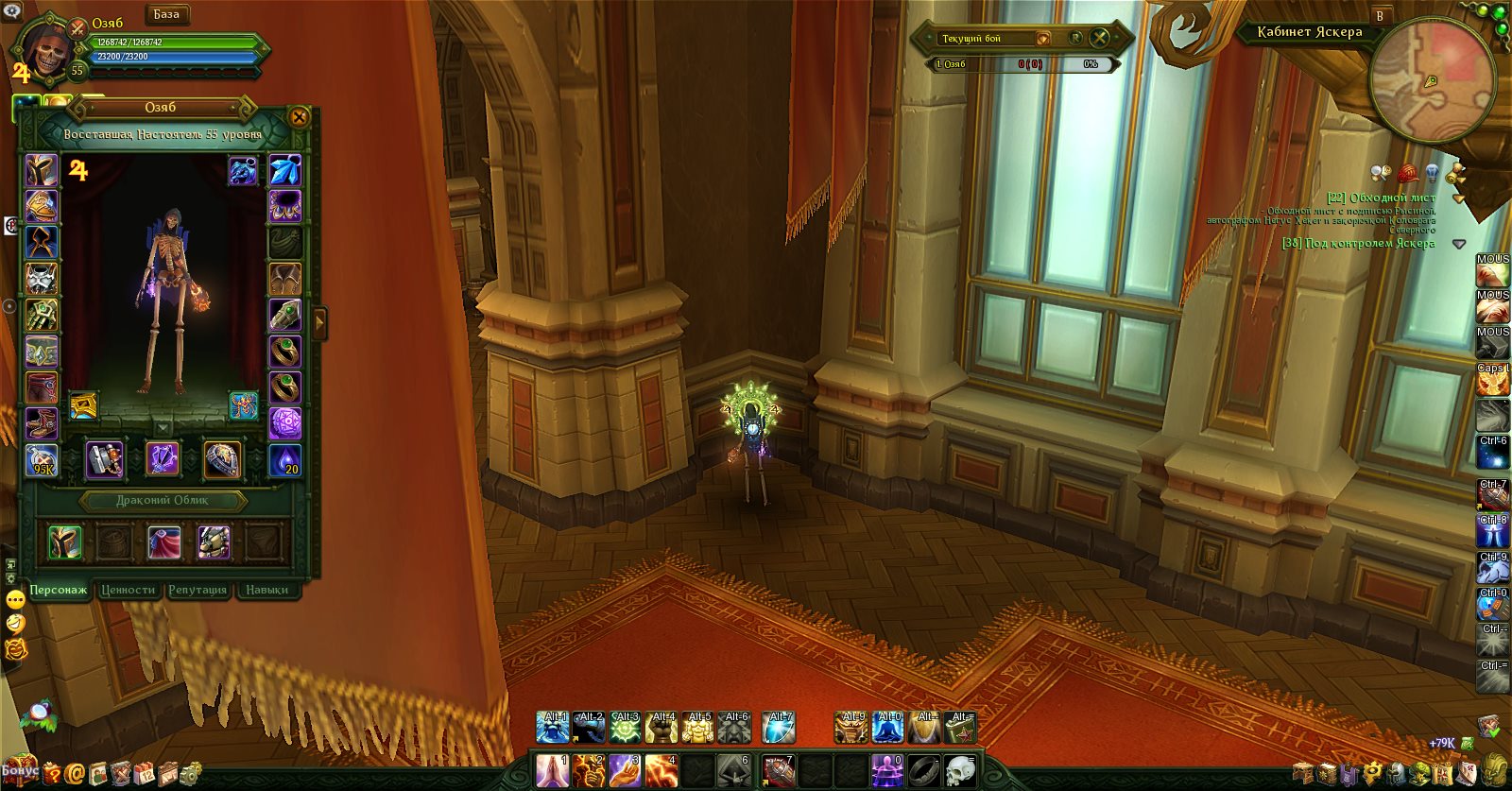Viewport: 1512px width, 791px height.
Task: Switch to the Ценности tab
Action: pyautogui.click(x=128, y=590)
